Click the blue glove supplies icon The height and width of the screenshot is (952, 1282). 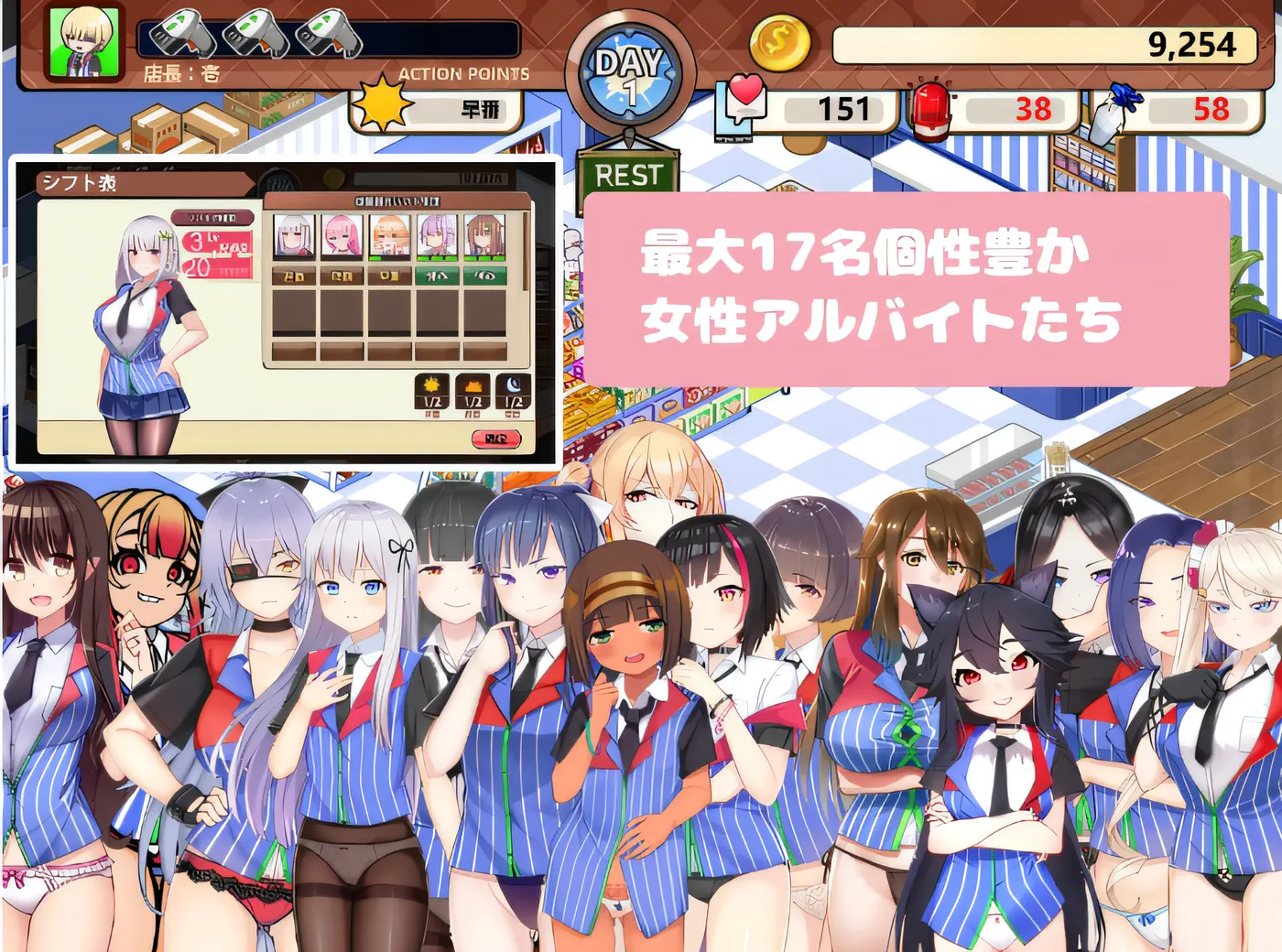tap(1115, 103)
